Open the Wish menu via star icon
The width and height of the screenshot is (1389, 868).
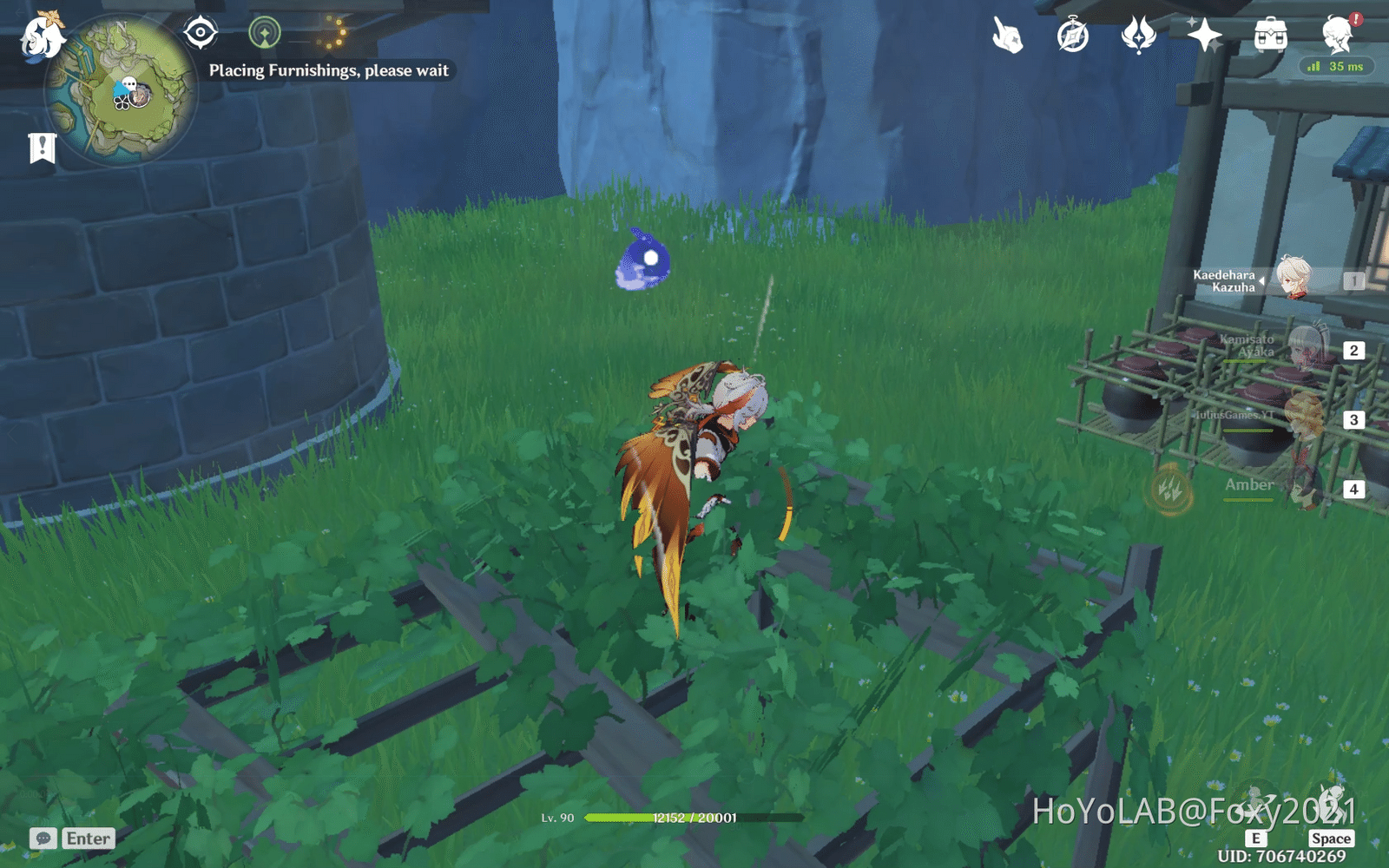pos(1206,36)
